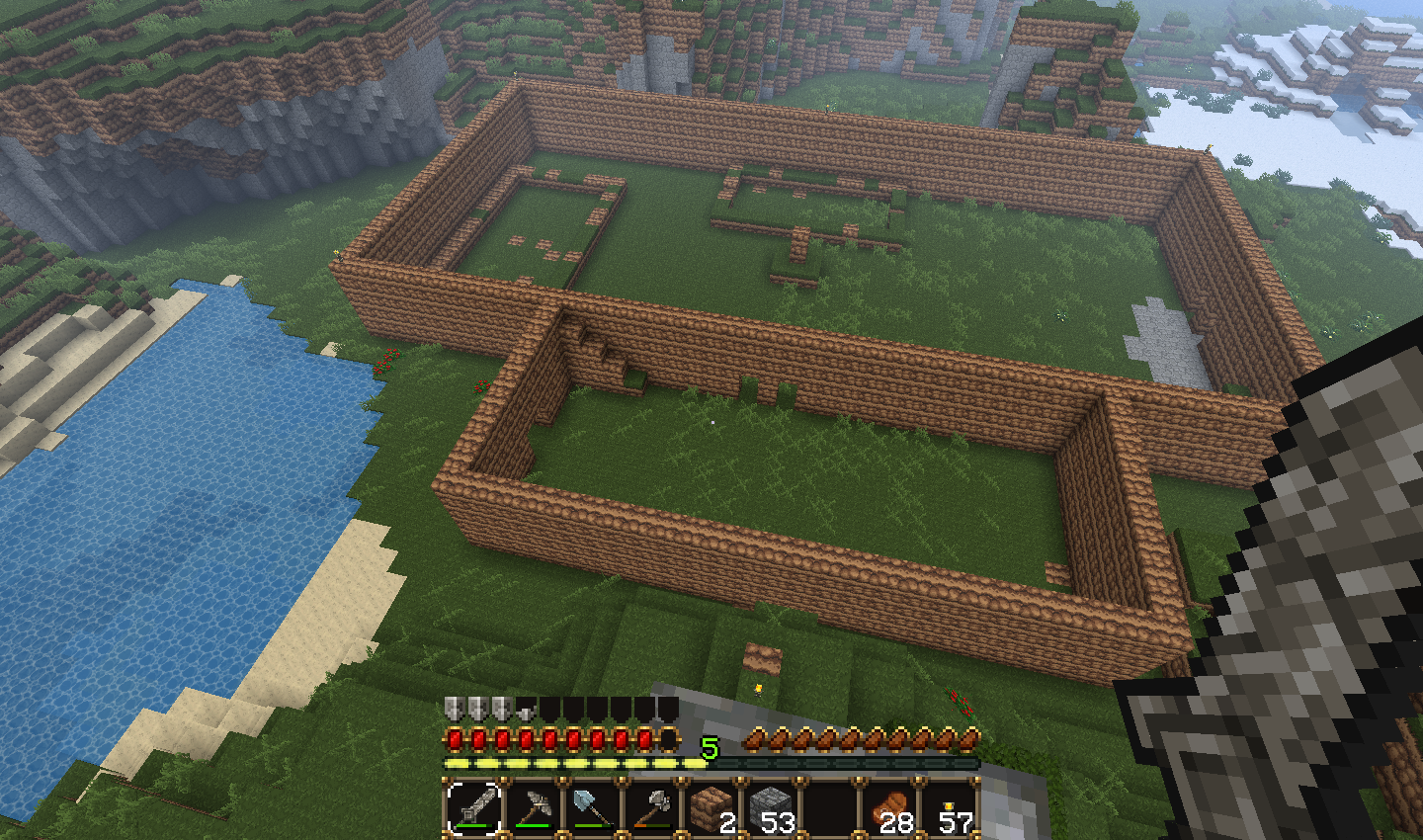Choose the shovel in the hotbar
Image resolution: width=1423 pixels, height=840 pixels.
coord(593,807)
